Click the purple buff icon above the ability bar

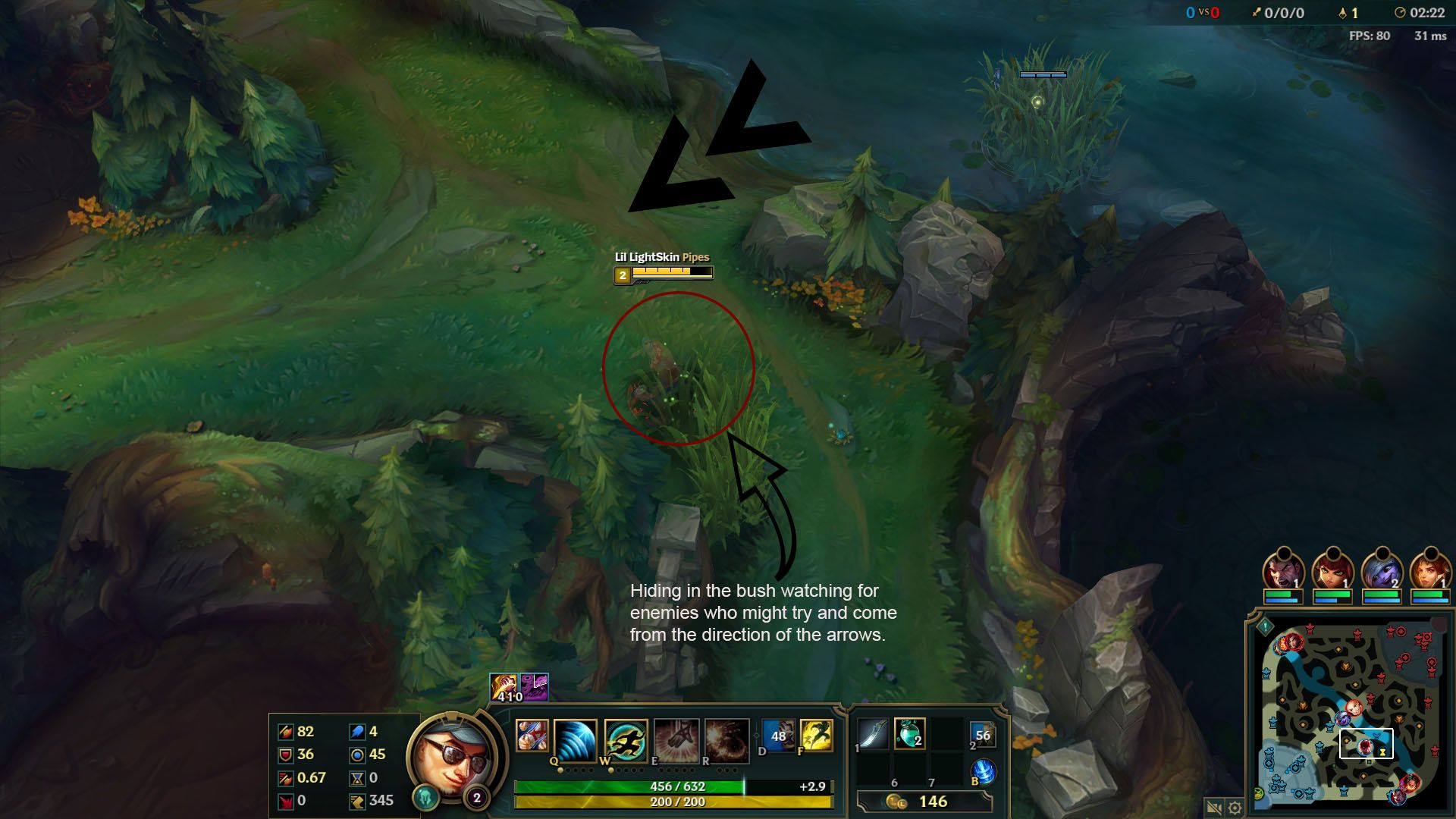tap(534, 686)
